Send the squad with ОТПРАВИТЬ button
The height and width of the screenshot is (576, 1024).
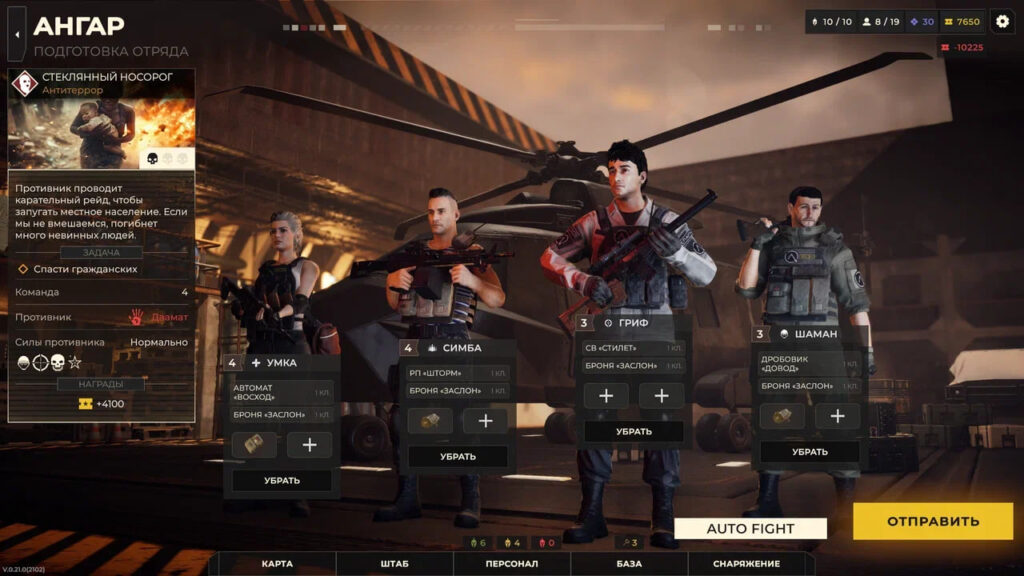932,521
